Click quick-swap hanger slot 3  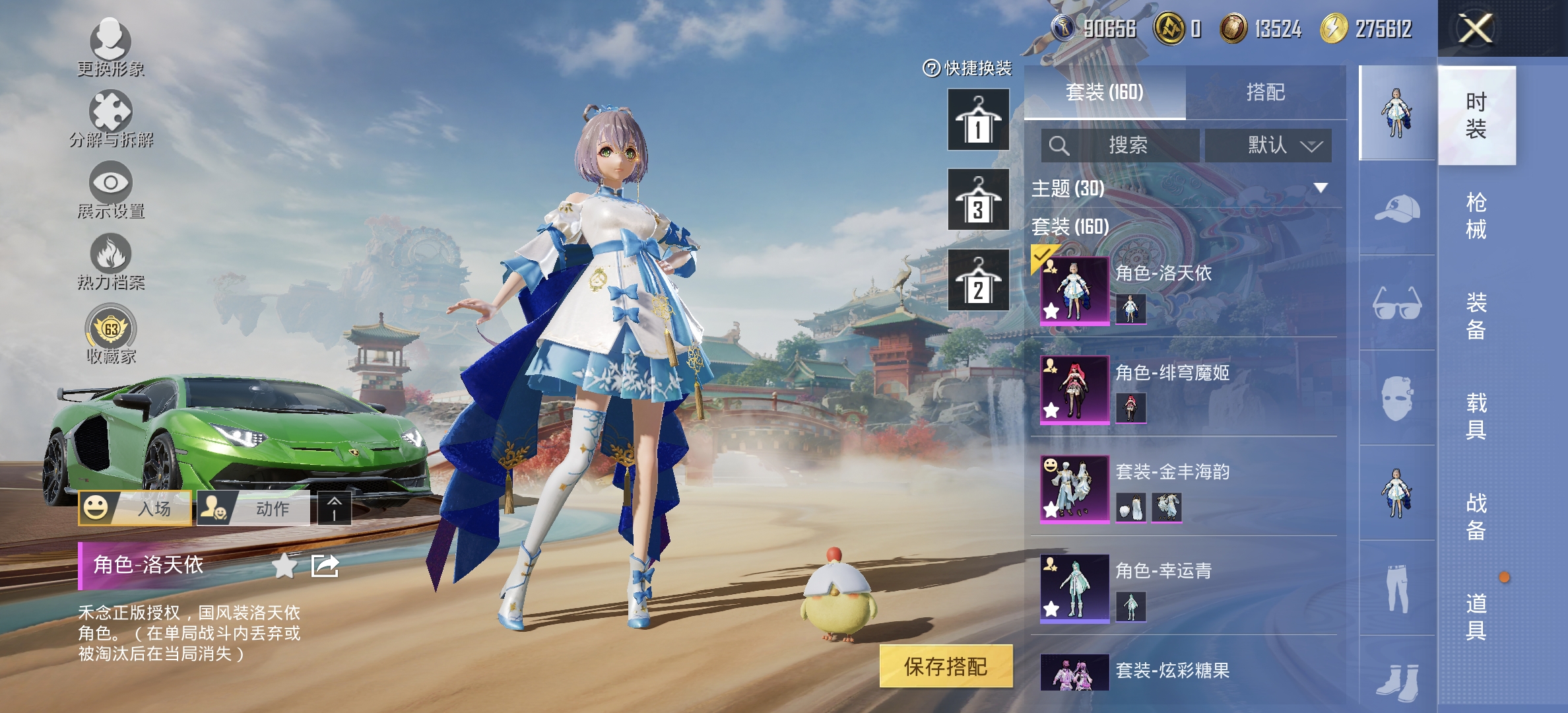979,199
